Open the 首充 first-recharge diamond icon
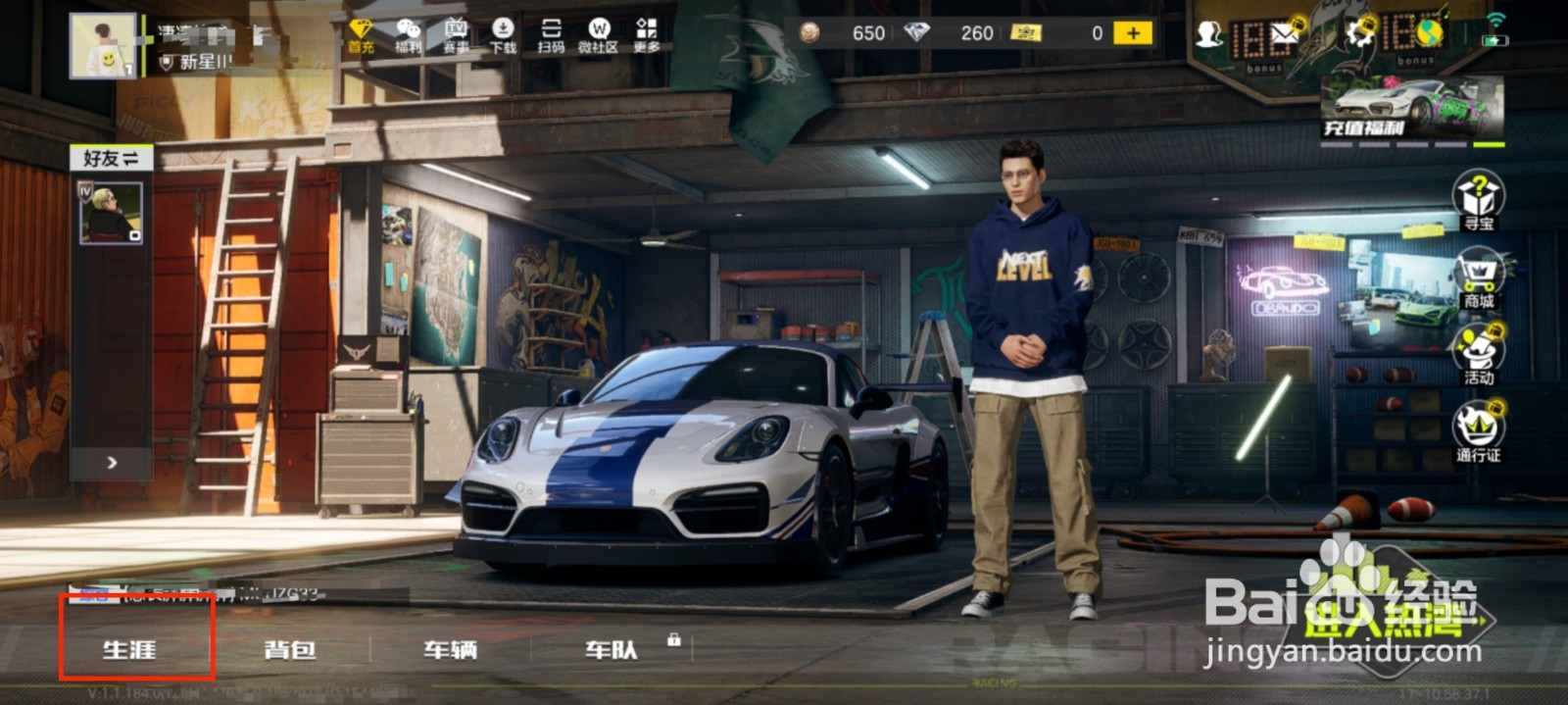Screen dimensions: 1568x705 click(361, 35)
